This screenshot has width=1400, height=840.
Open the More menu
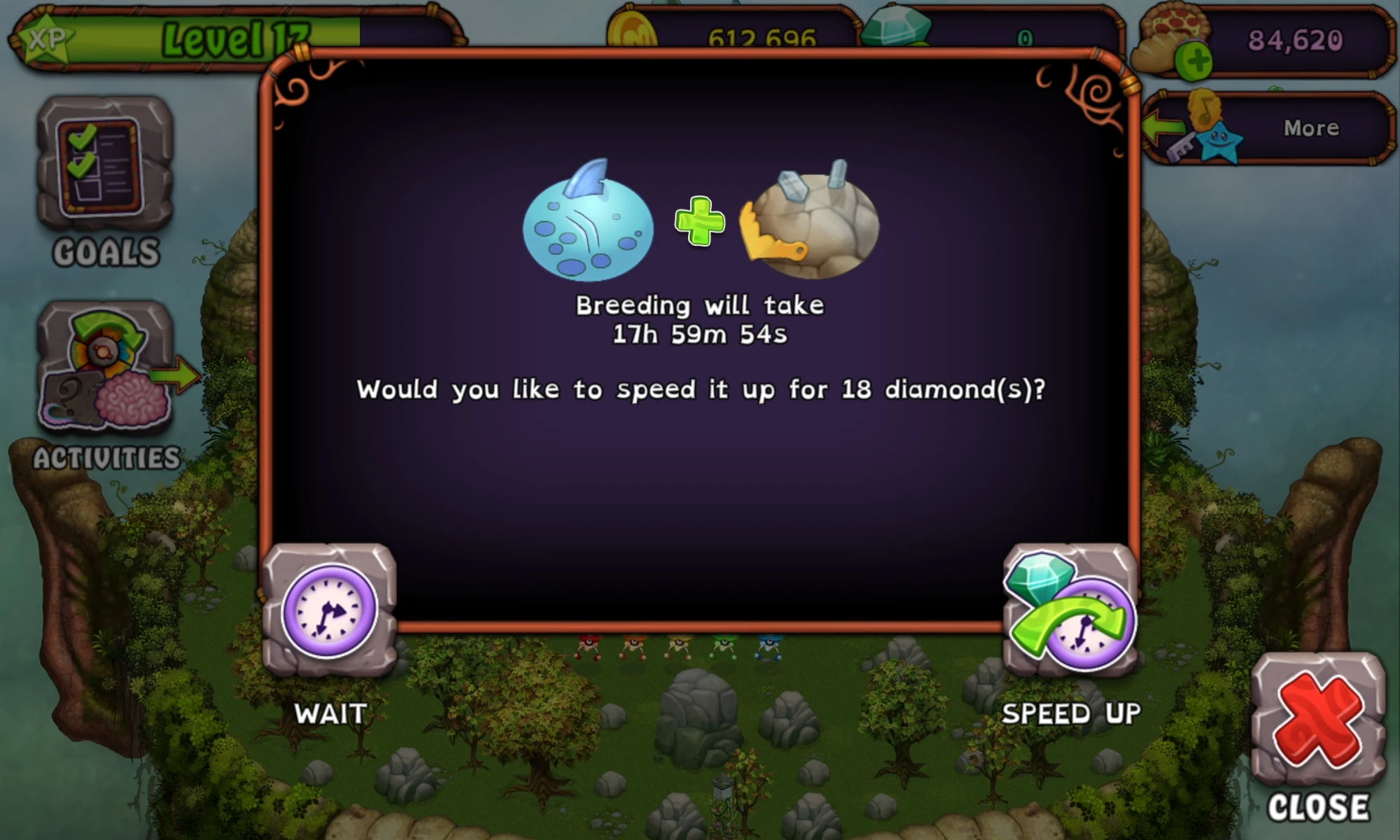(1310, 127)
